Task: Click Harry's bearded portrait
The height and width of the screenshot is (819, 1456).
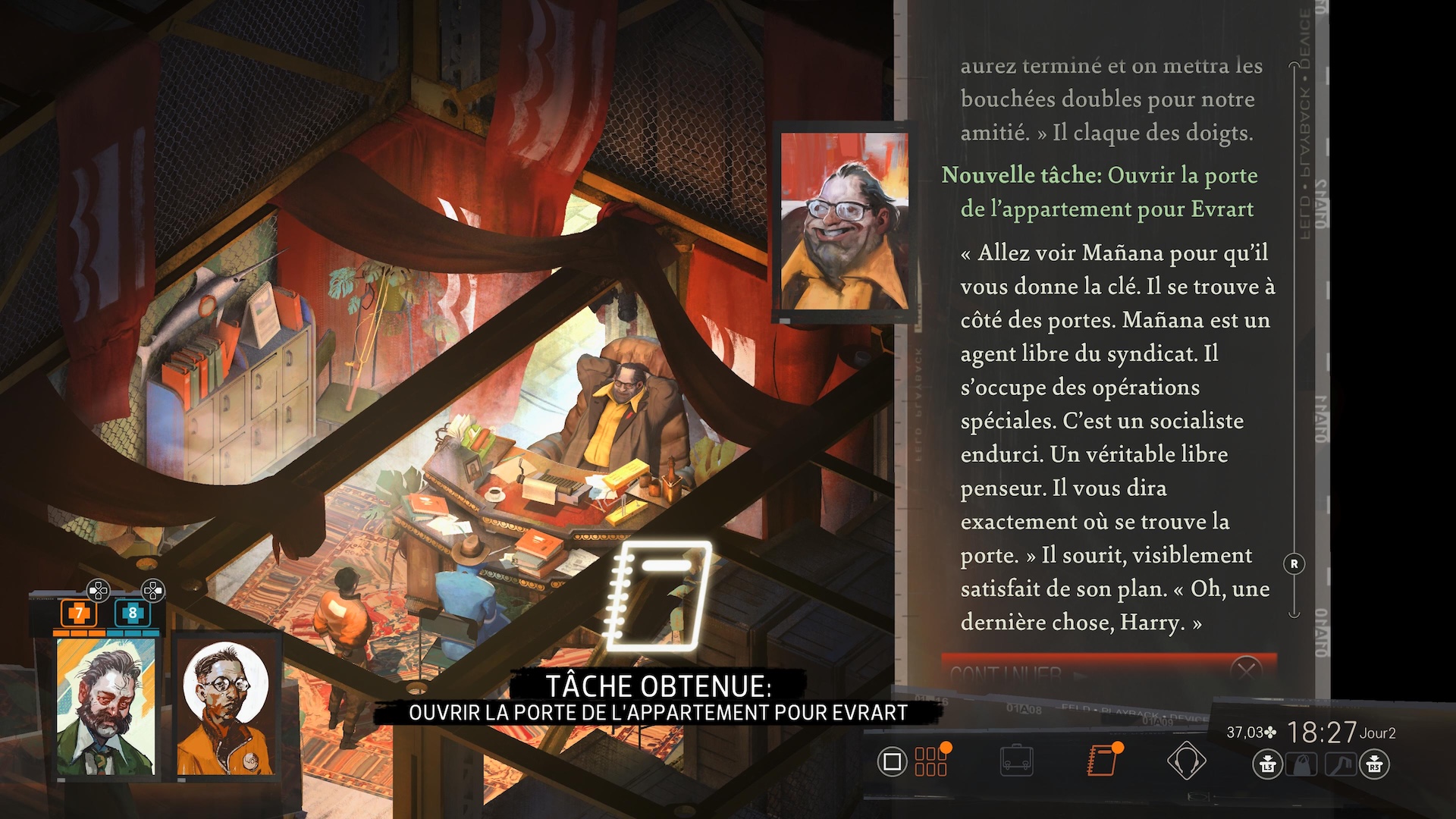Action: tap(107, 708)
